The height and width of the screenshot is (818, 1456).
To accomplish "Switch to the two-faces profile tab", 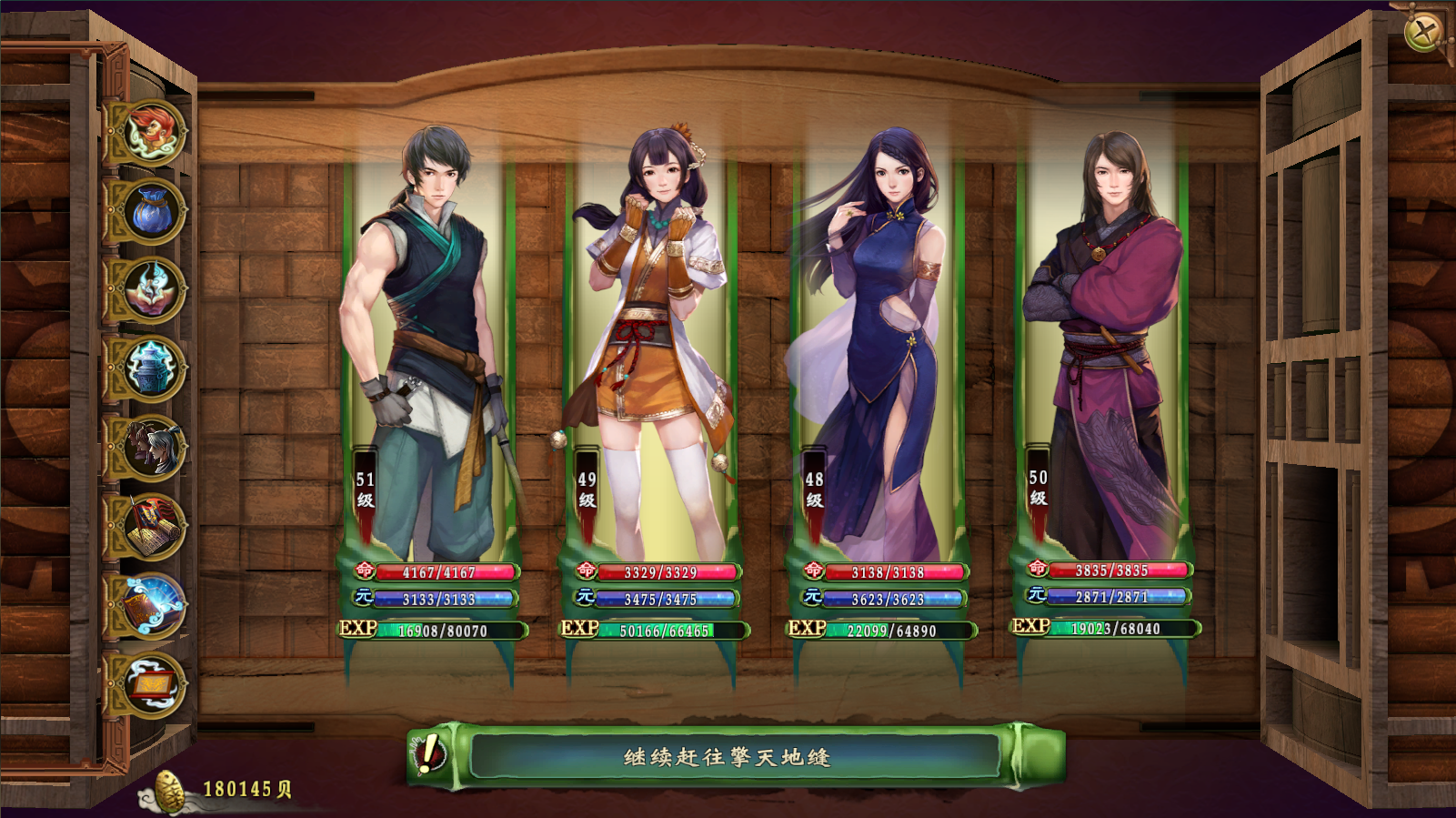I will 151,448.
